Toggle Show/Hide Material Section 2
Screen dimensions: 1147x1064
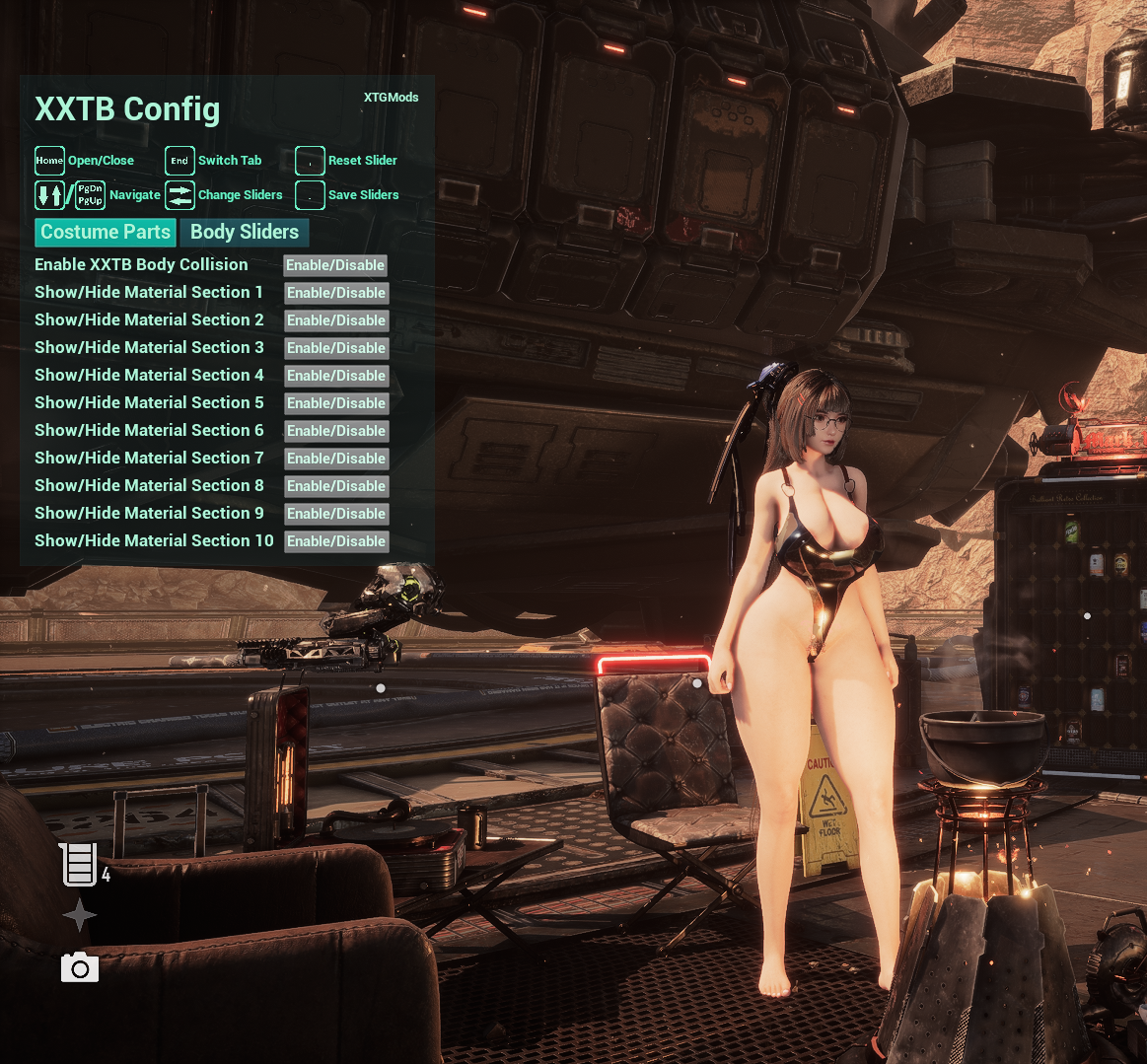336,320
